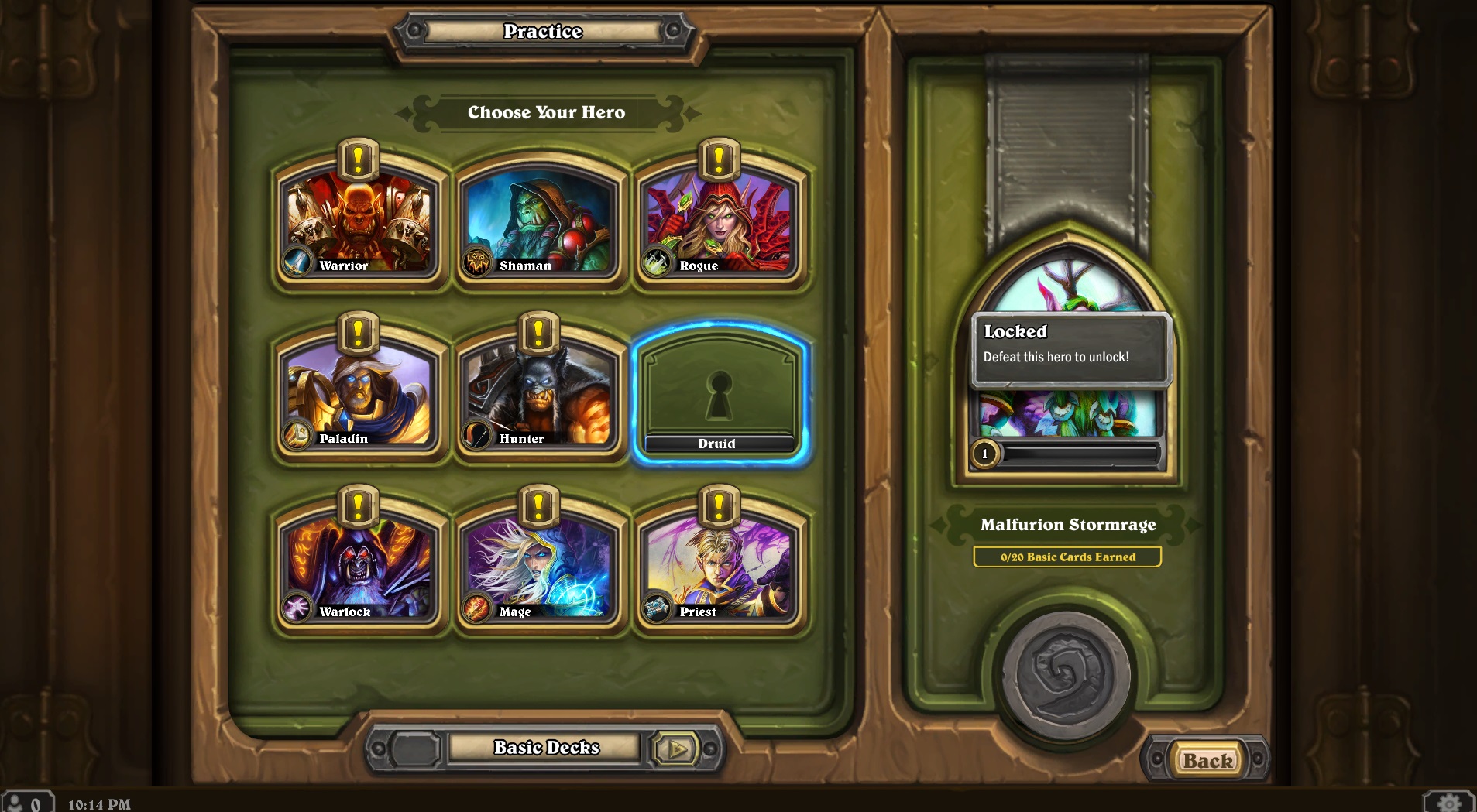Click the 0/20 Basic Cards Earned banner
The width and height of the screenshot is (1477, 812).
(x=1069, y=557)
